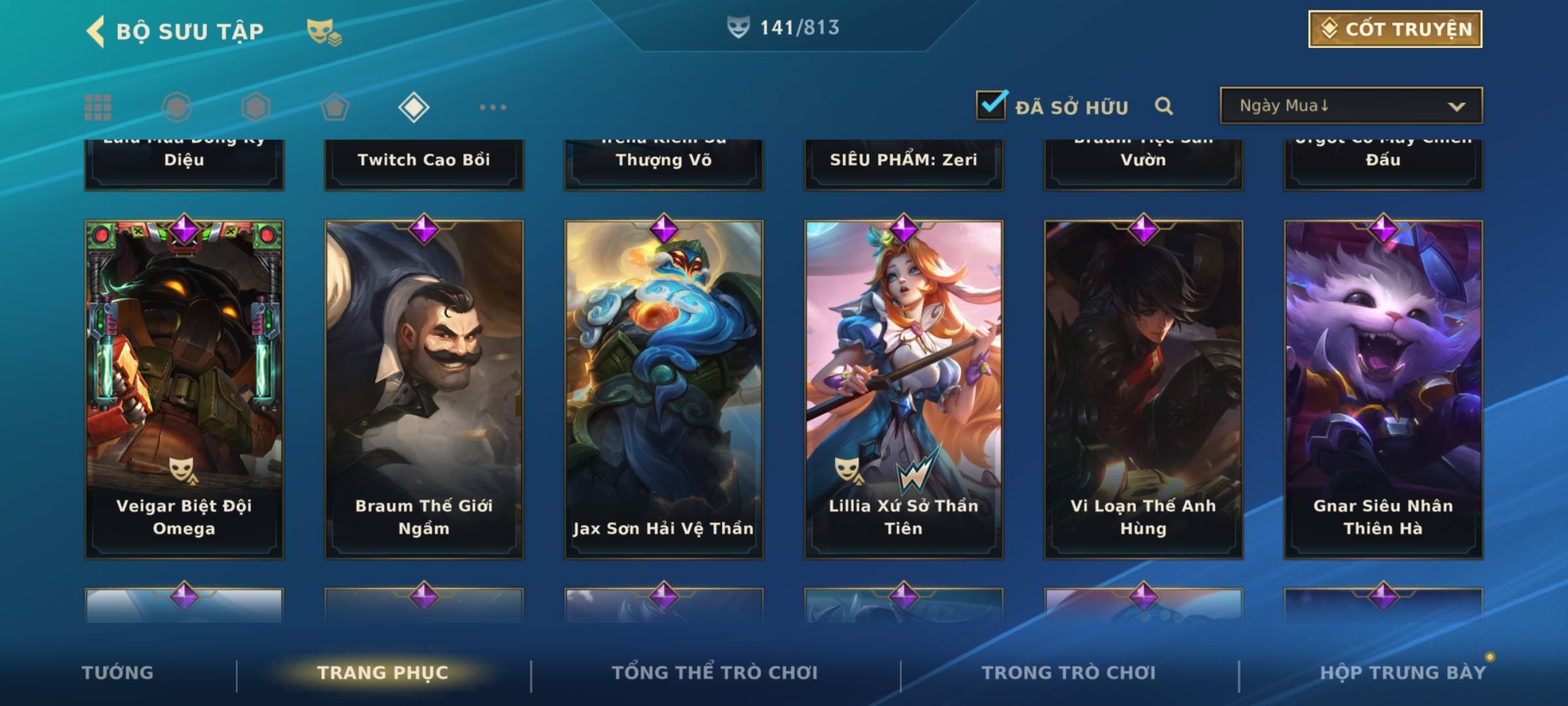
Task: Switch to the Tướng tab
Action: click(x=118, y=673)
